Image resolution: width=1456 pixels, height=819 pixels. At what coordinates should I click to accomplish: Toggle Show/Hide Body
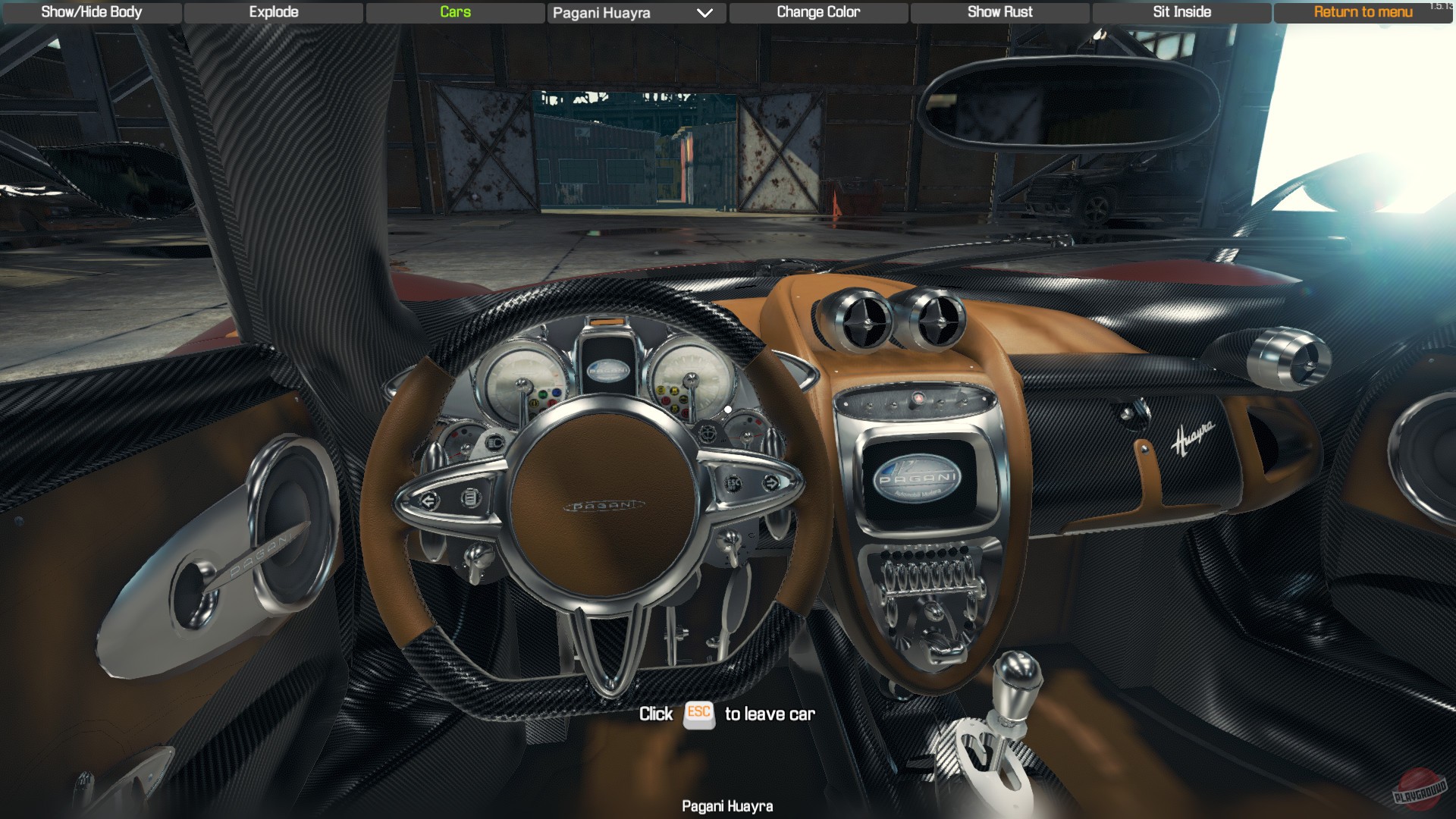(x=91, y=12)
